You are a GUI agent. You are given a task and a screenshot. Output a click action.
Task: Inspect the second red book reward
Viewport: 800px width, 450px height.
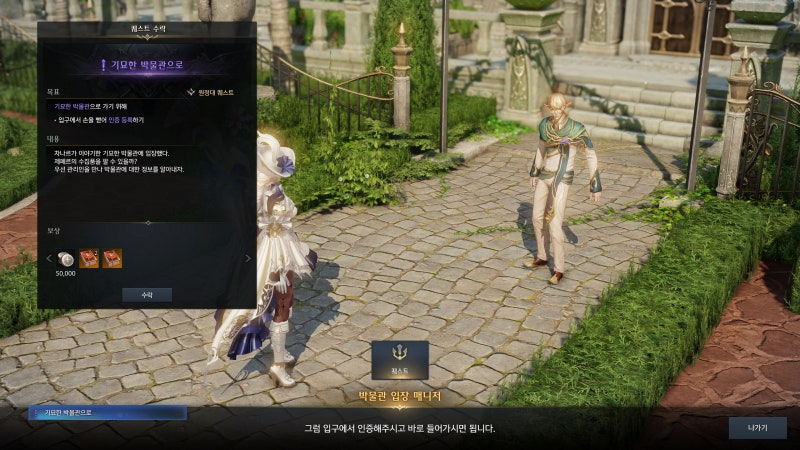pyautogui.click(x=112, y=258)
